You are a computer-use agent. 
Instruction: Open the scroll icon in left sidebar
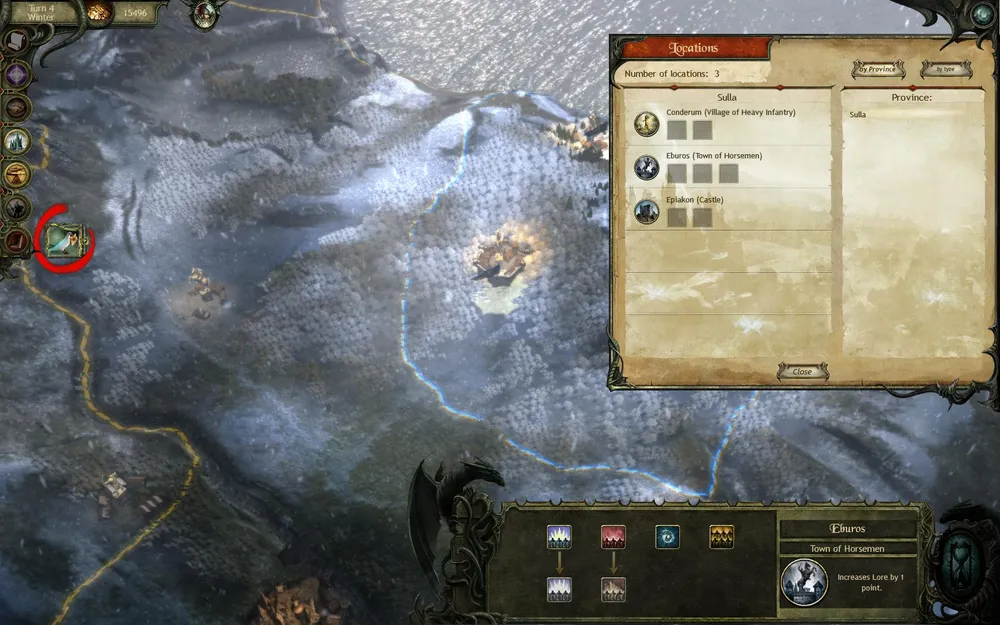(x=17, y=41)
